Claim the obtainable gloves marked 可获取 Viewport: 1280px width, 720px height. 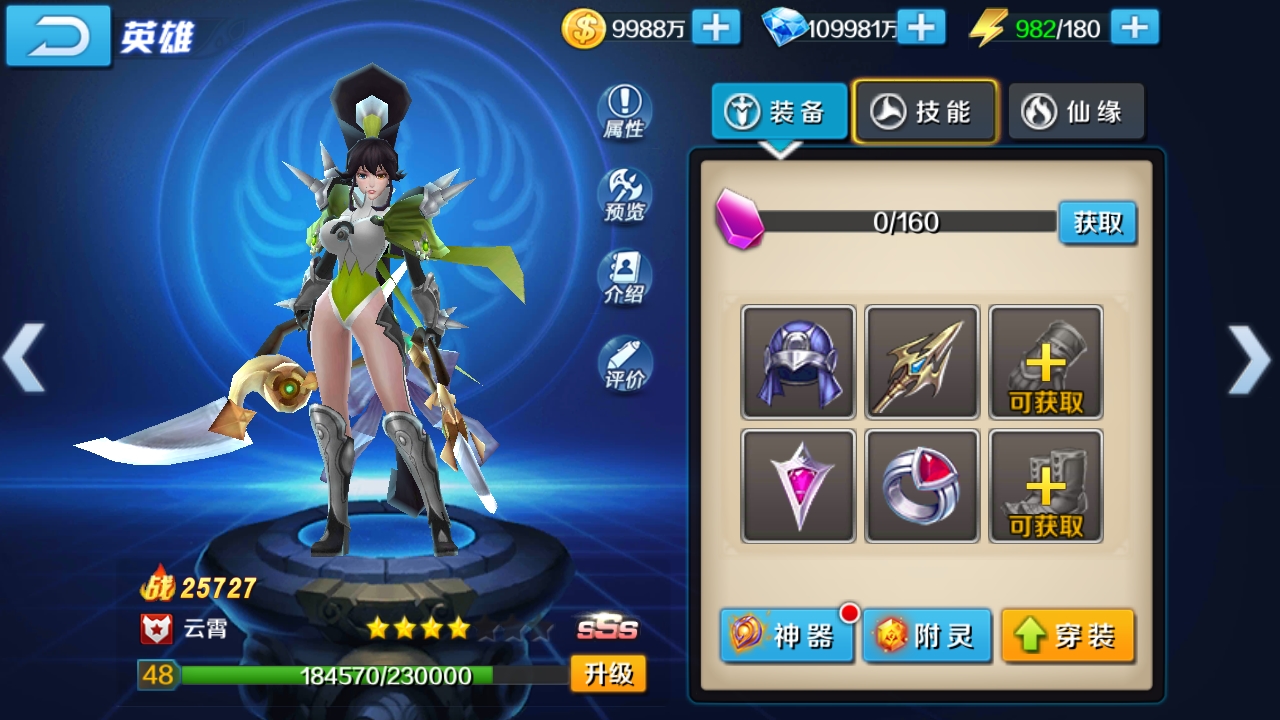pos(1044,362)
